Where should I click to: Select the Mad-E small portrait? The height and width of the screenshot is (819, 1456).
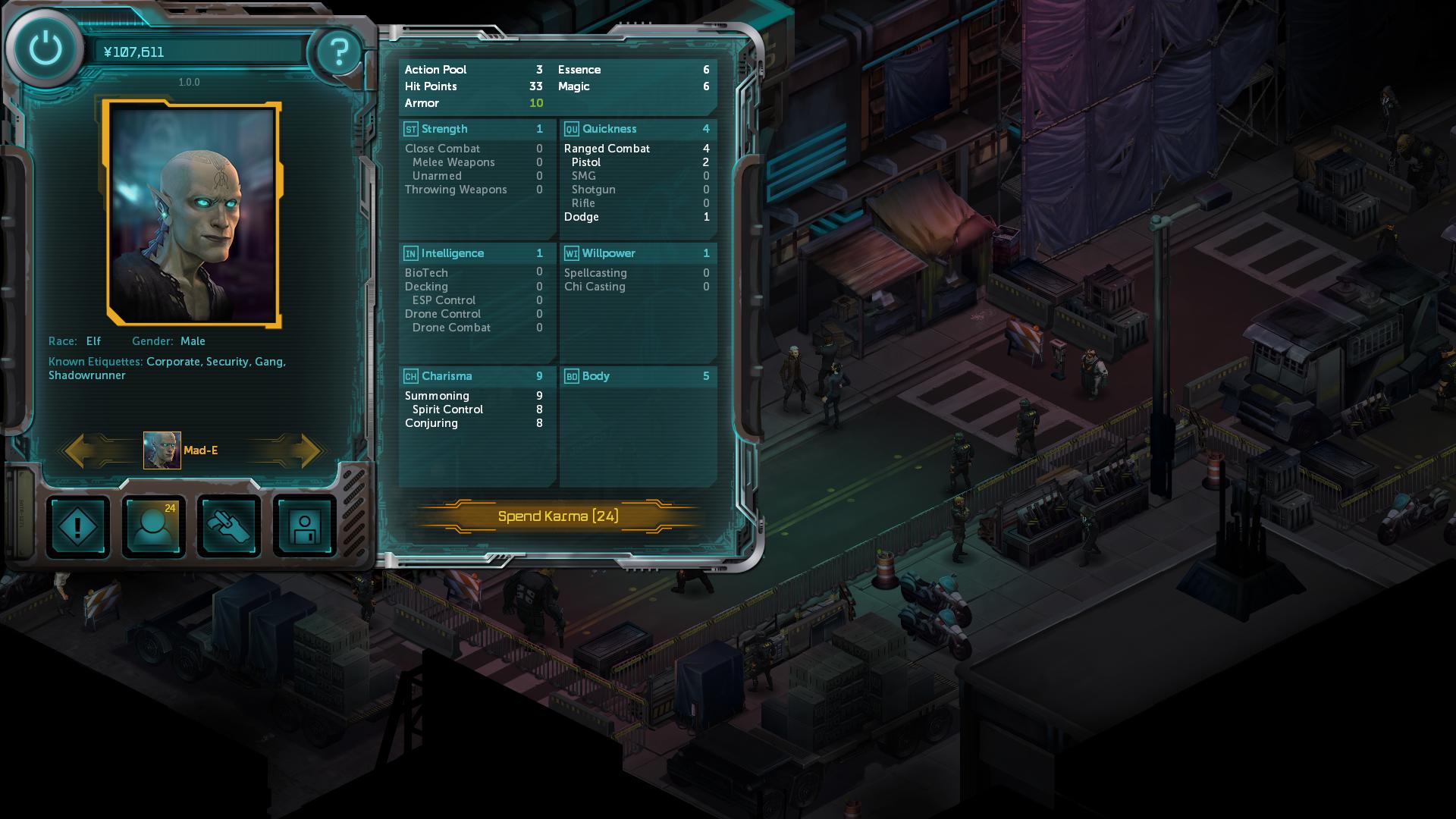click(162, 450)
